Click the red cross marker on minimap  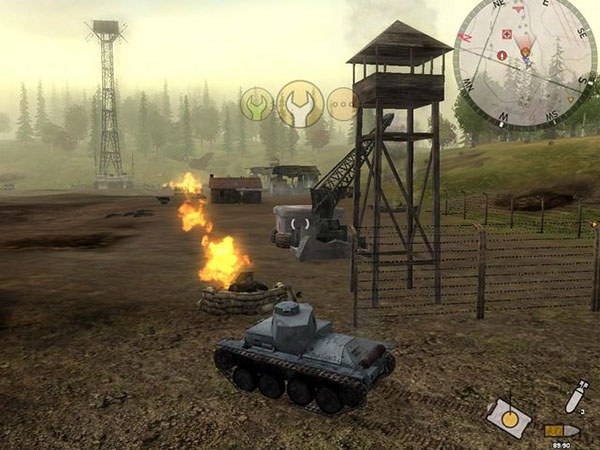[x=505, y=34]
